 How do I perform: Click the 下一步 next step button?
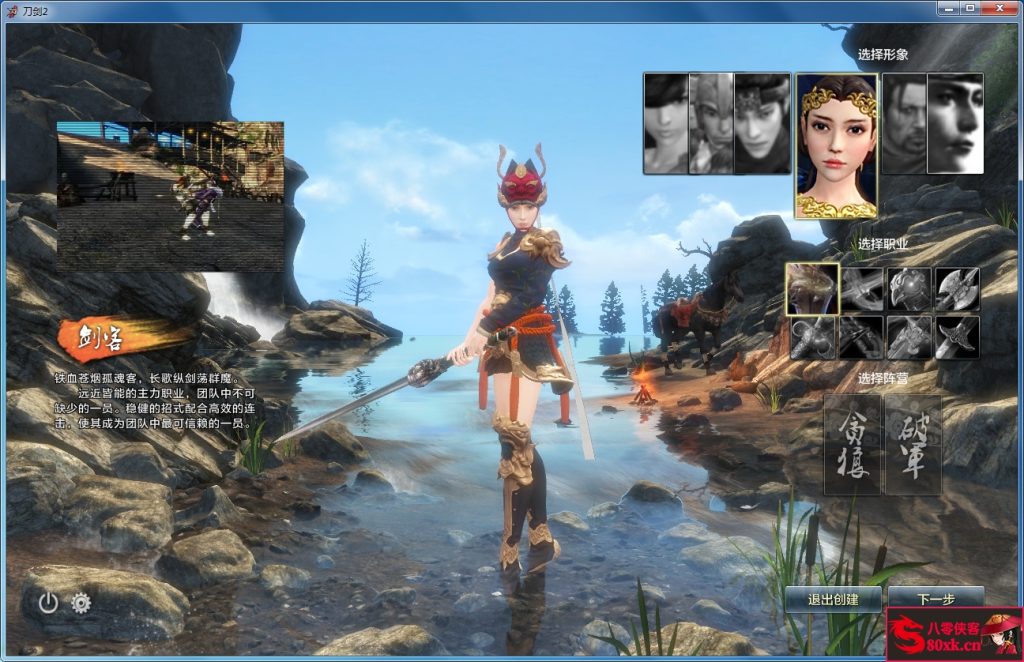pyautogui.click(x=935, y=598)
